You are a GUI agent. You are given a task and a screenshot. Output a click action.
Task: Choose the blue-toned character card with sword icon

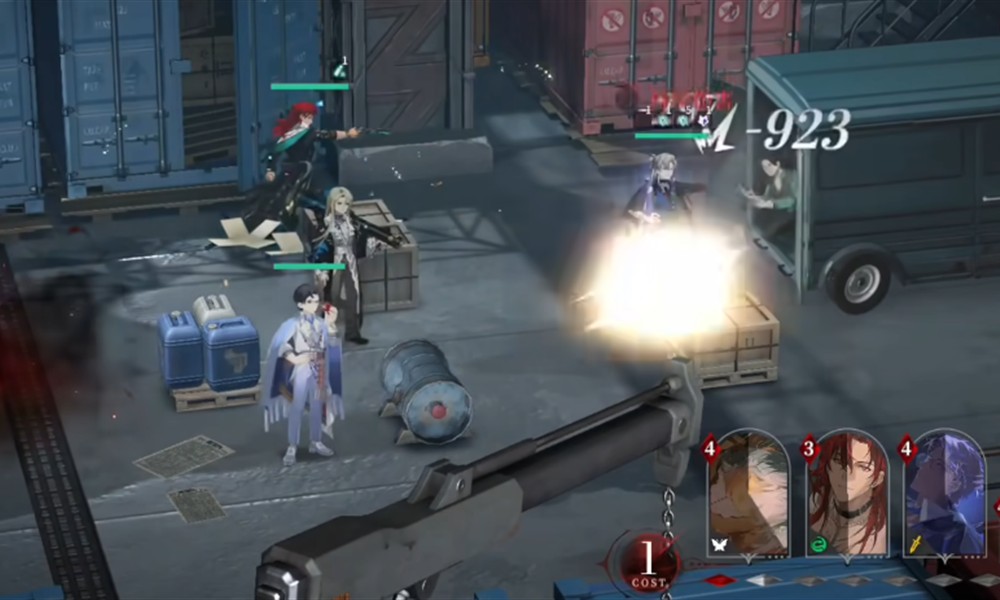pyautogui.click(x=946, y=495)
